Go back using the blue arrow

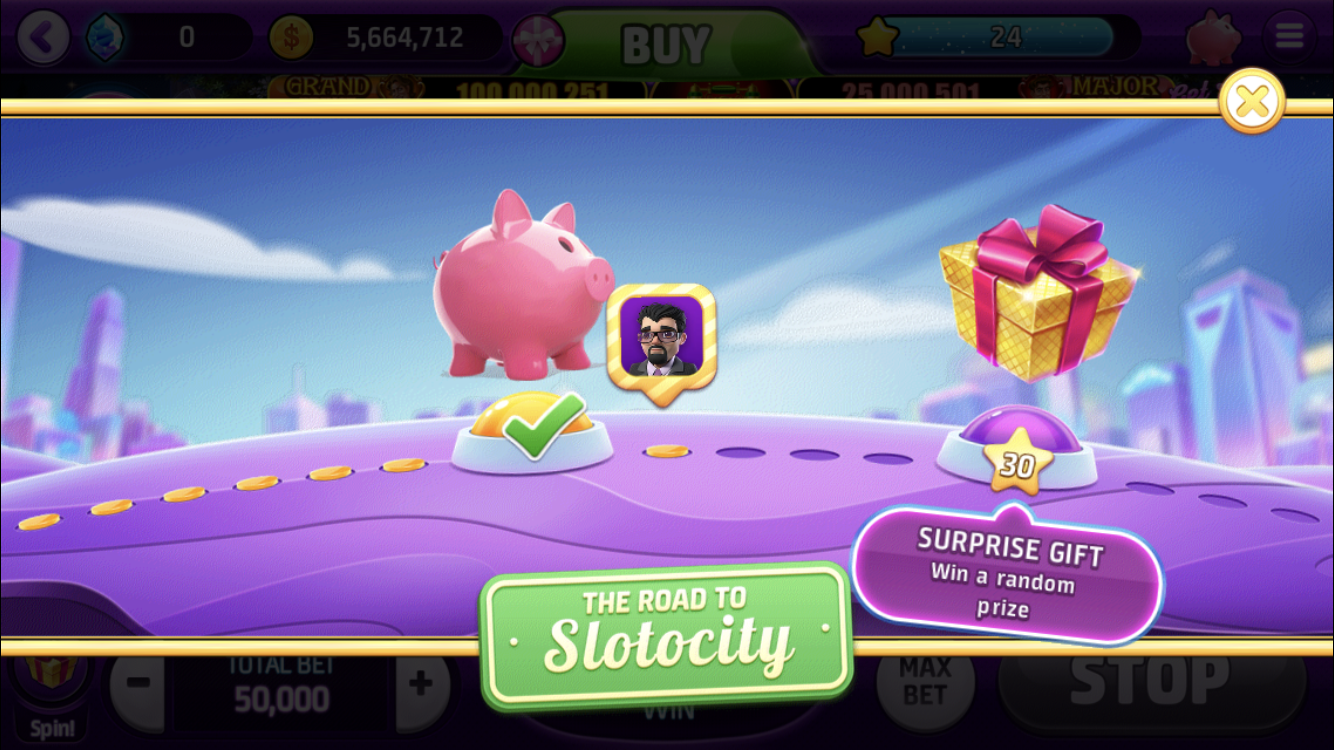click(44, 35)
